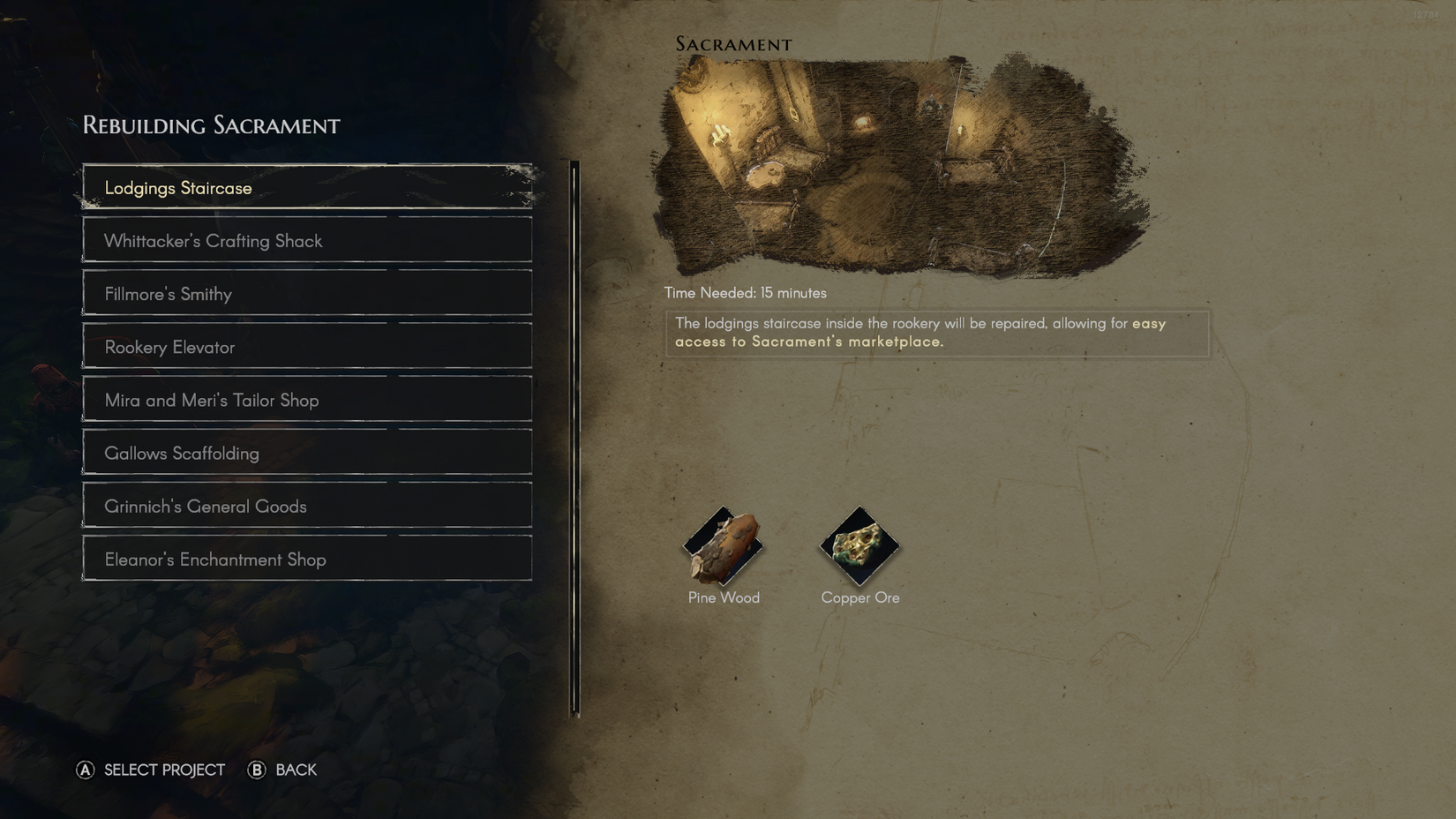Choose Whittacker's Crafting Shack project
1456x819 pixels.
[307, 240]
